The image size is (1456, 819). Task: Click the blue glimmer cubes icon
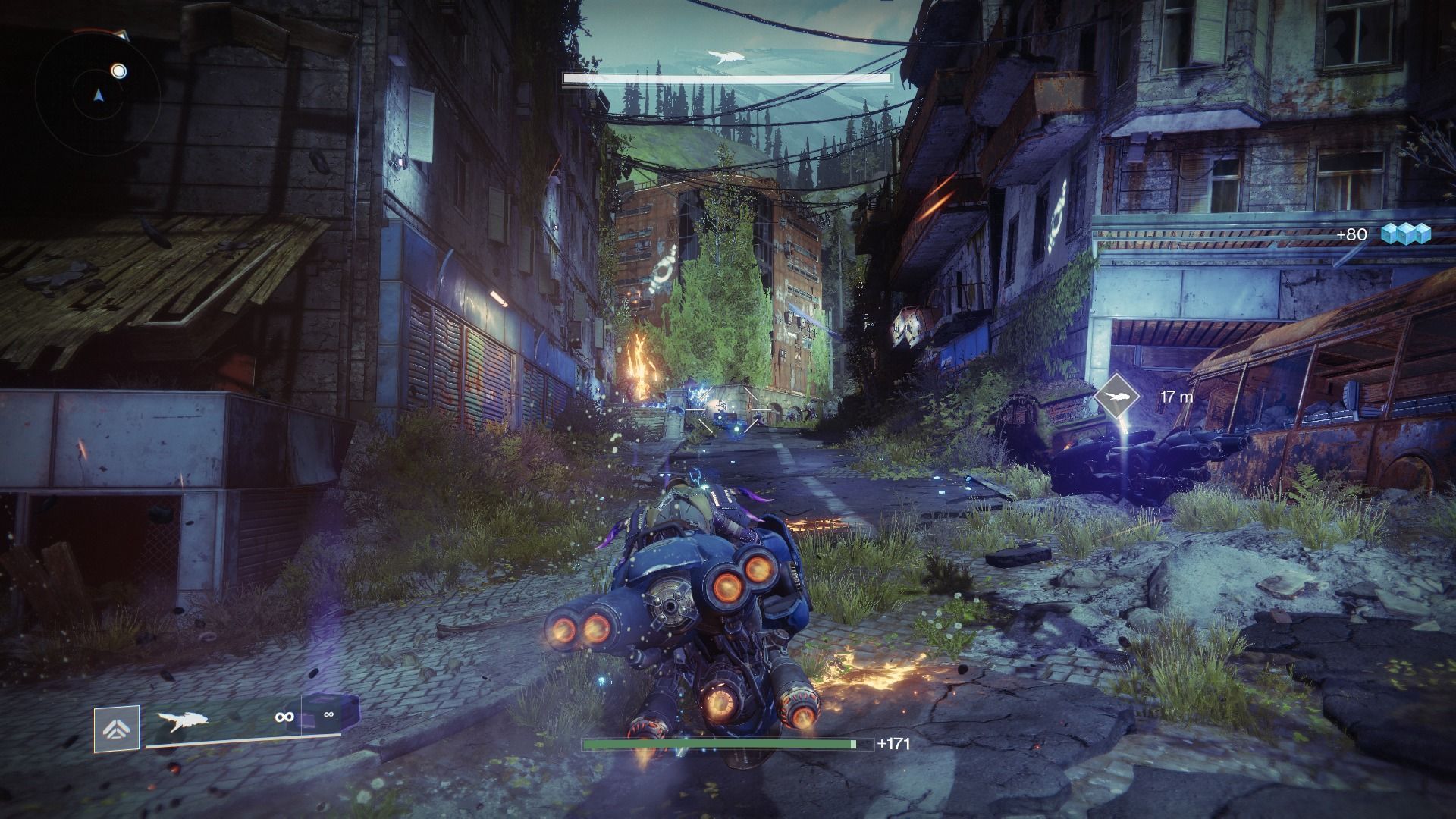(1405, 234)
